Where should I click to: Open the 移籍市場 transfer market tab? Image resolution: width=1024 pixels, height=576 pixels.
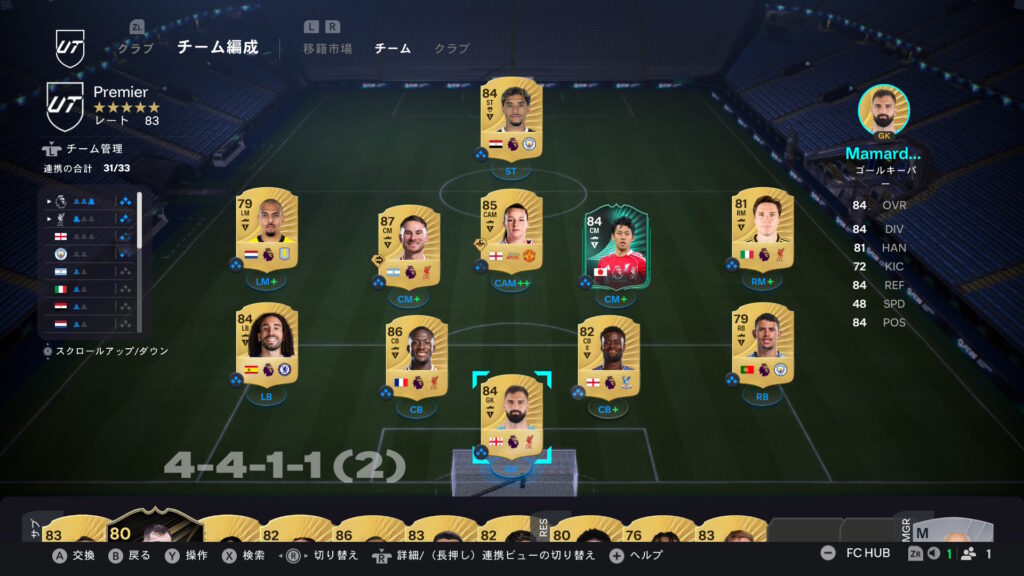pos(327,48)
